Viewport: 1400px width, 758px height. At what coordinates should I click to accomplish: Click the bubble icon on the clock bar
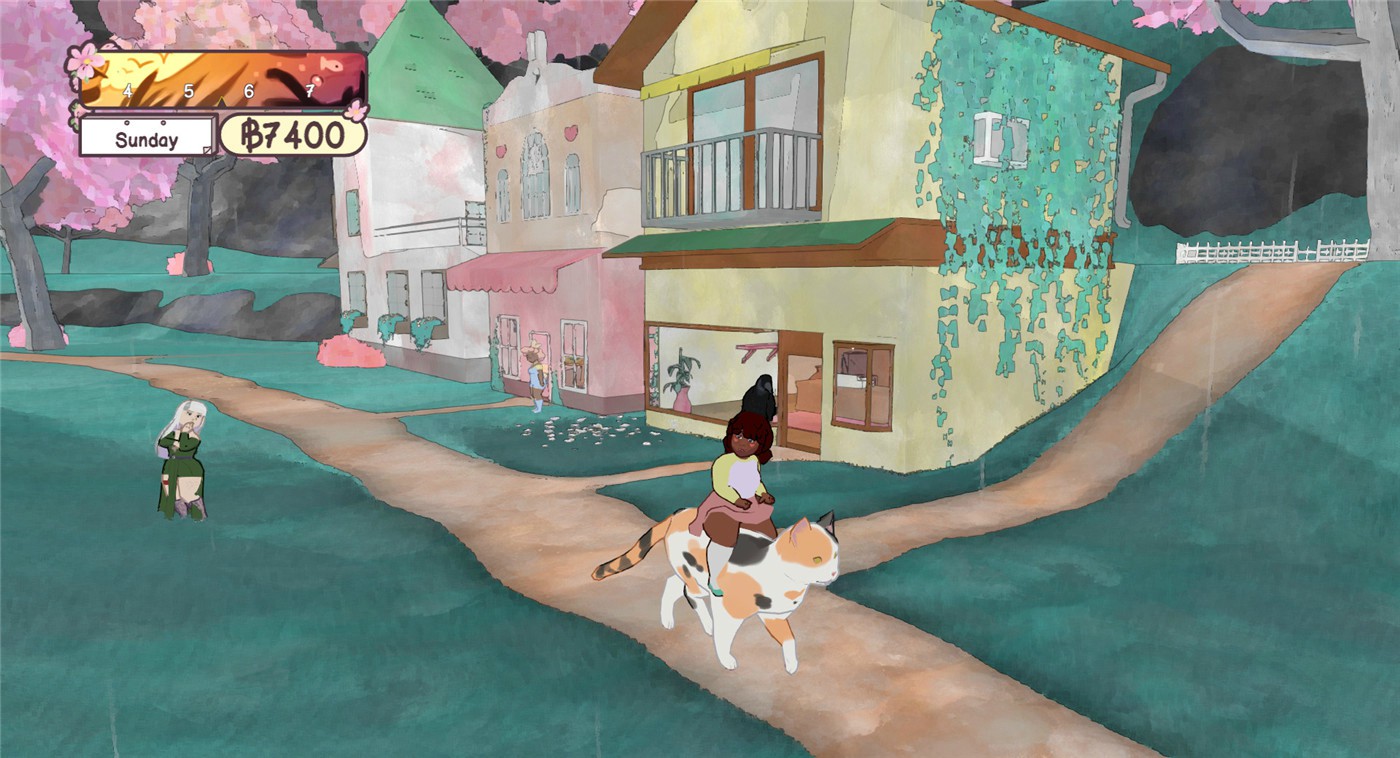tap(316, 81)
